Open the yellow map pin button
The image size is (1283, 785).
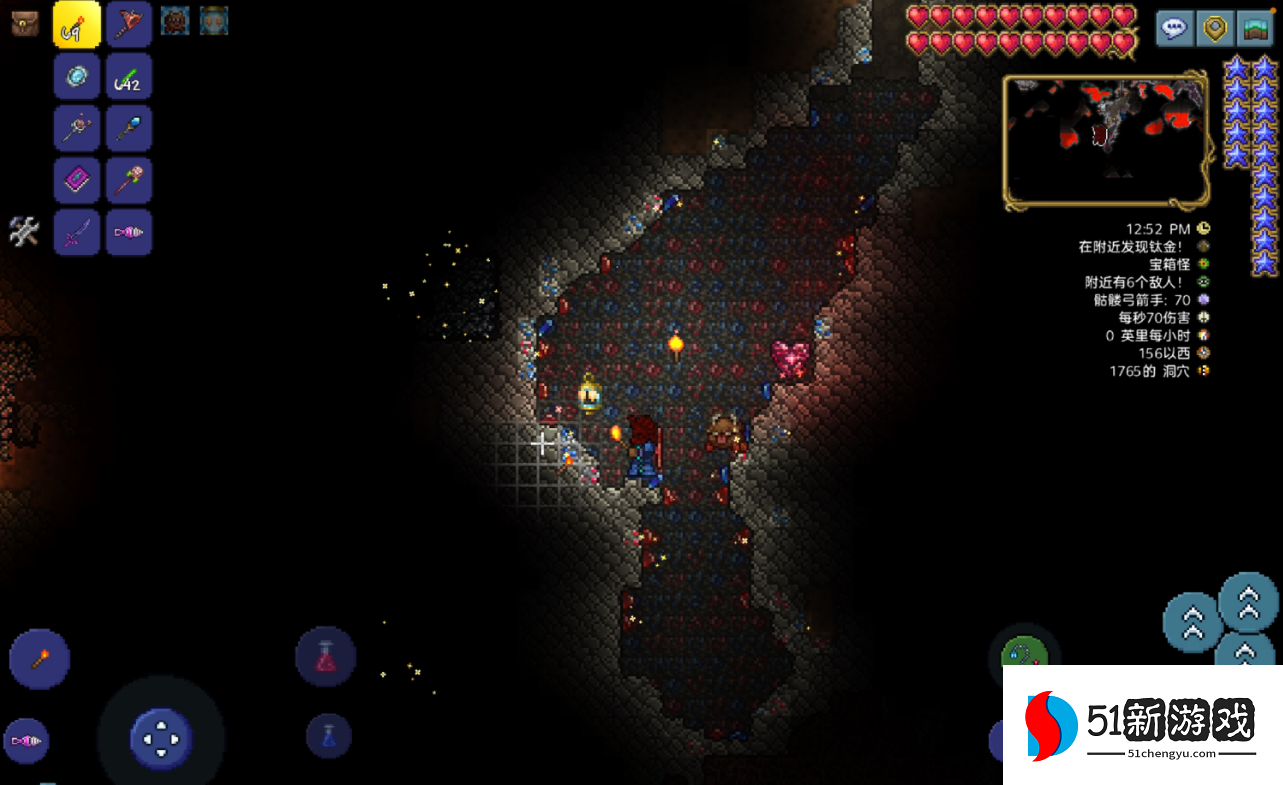click(1215, 28)
